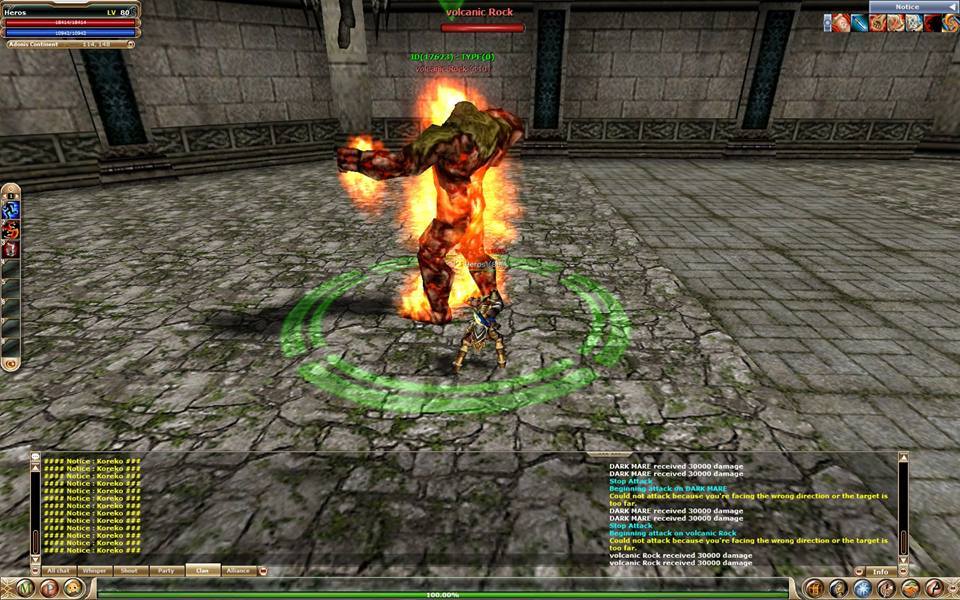Open the Whisper chat tab

(95, 570)
